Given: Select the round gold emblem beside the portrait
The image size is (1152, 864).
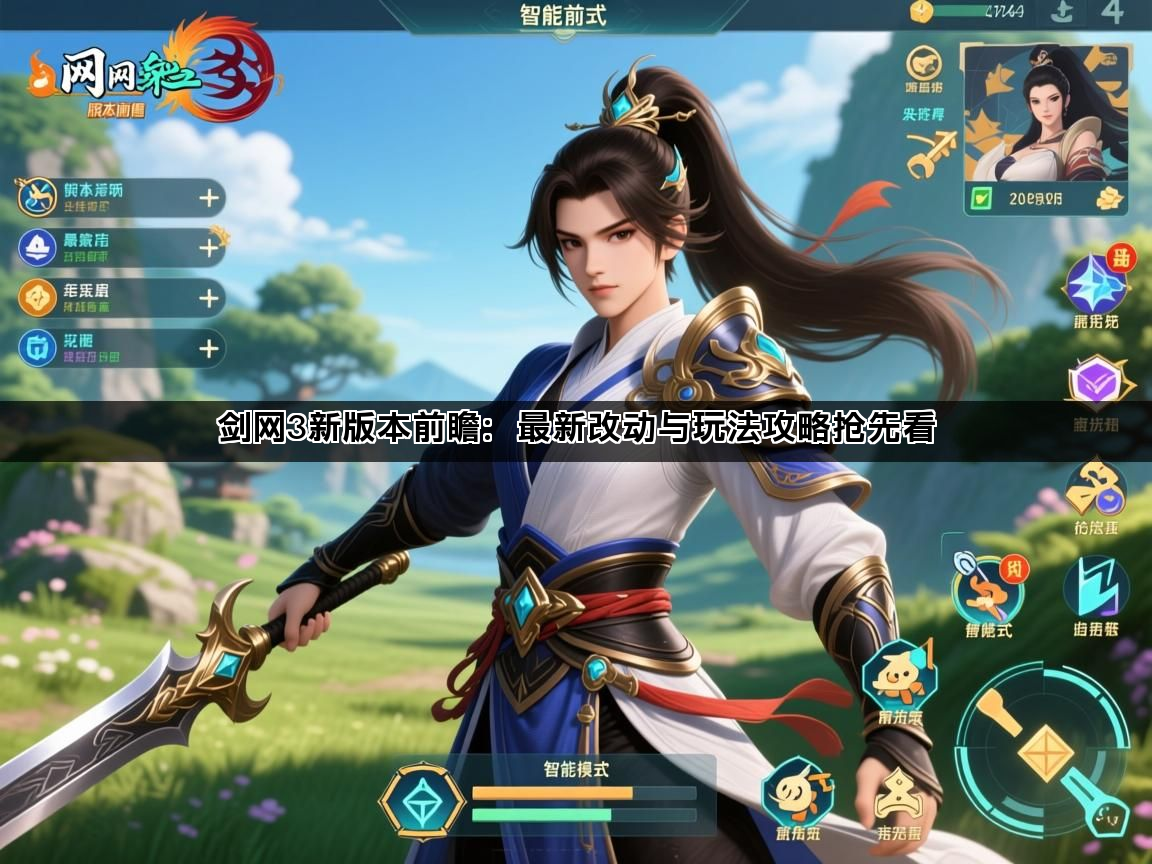Looking at the screenshot, I should (924, 64).
